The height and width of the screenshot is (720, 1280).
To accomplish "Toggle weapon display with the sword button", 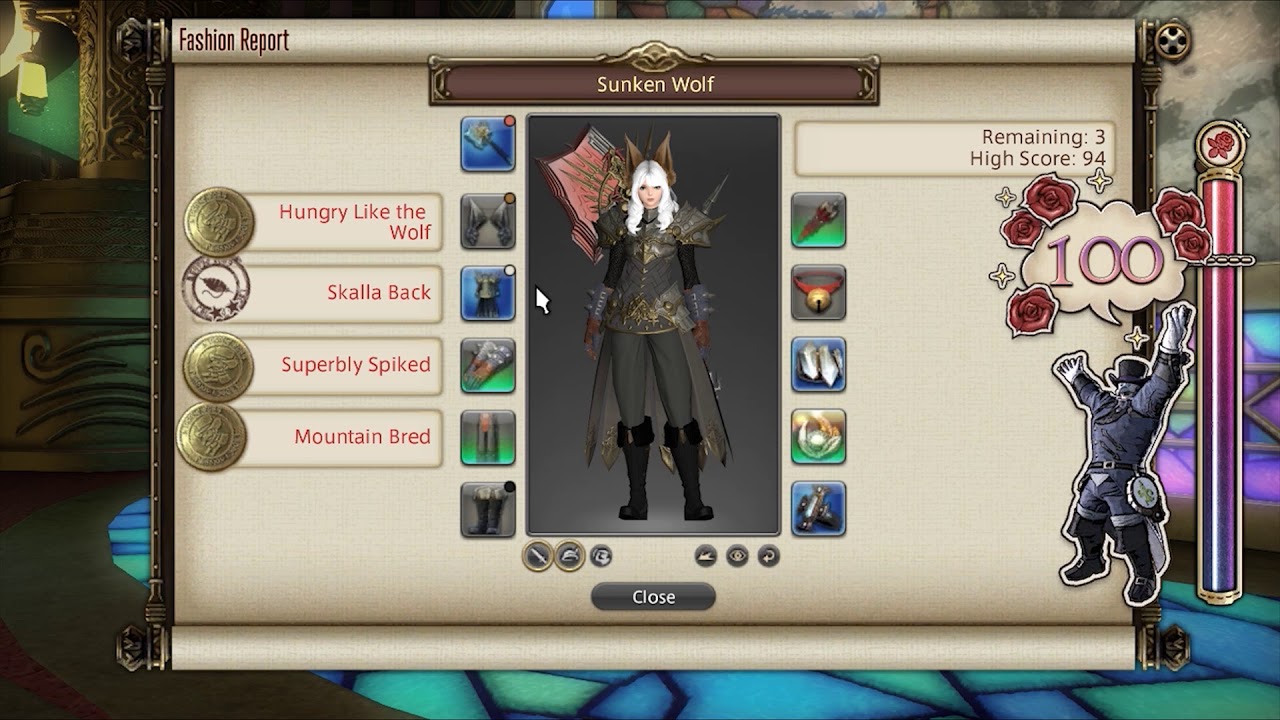I will tap(538, 556).
